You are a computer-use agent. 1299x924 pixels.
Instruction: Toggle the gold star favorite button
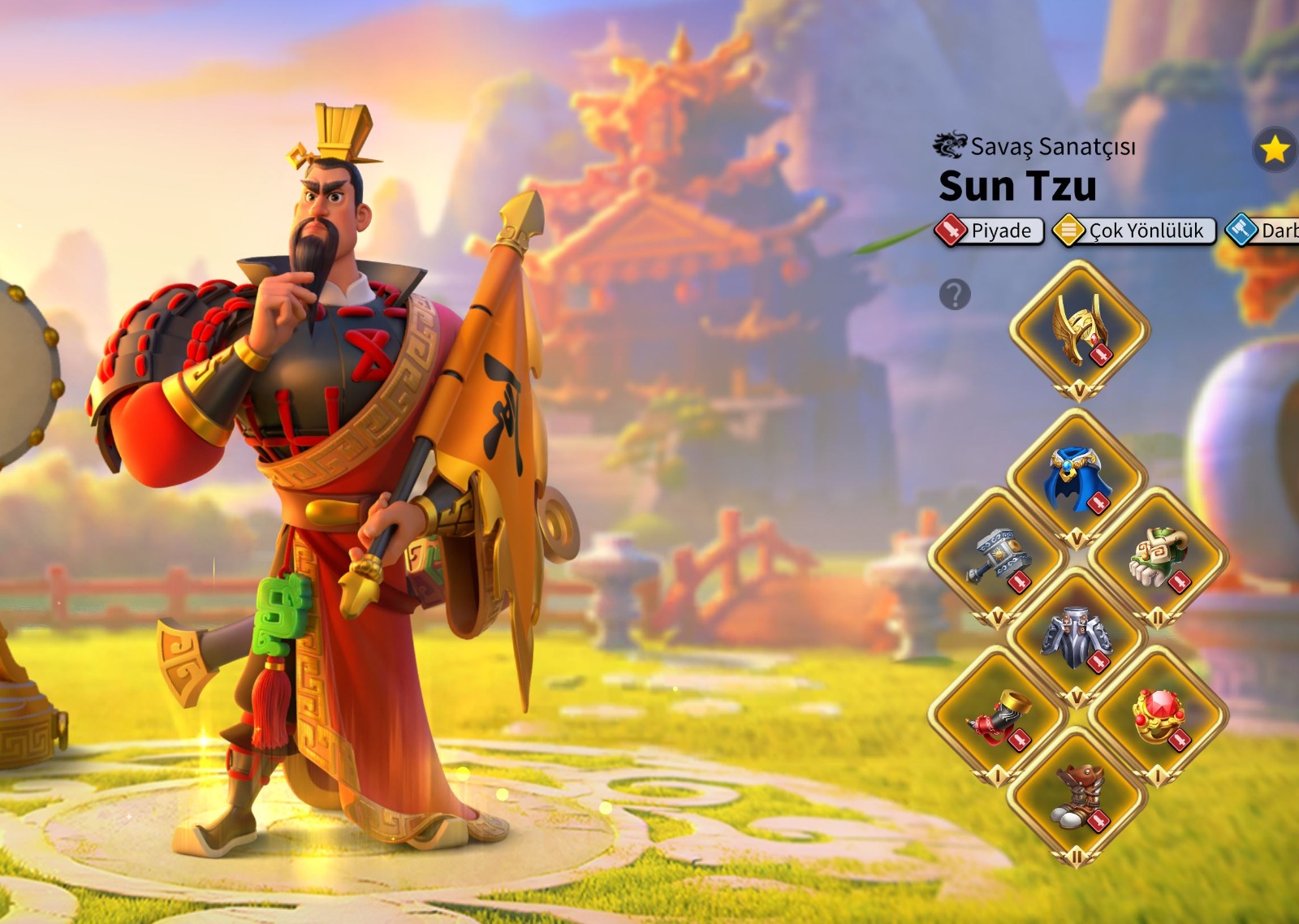pyautogui.click(x=1275, y=149)
